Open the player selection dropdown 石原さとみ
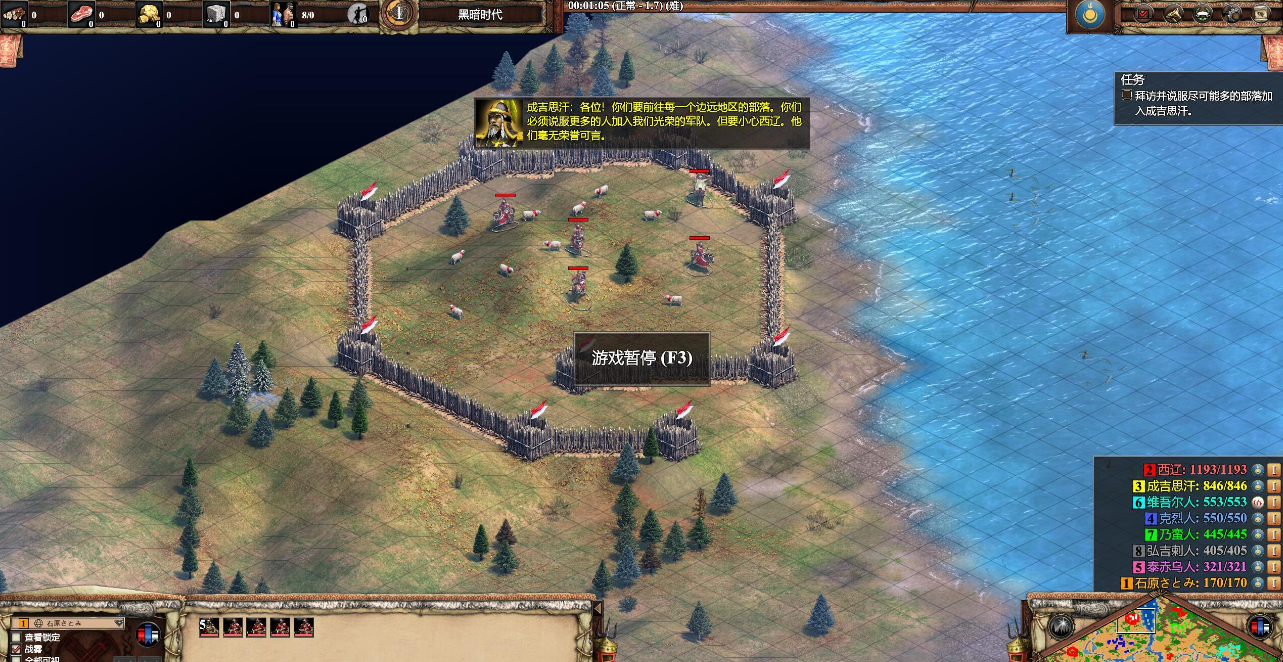Viewport: 1283px width, 662px height. tap(70, 622)
